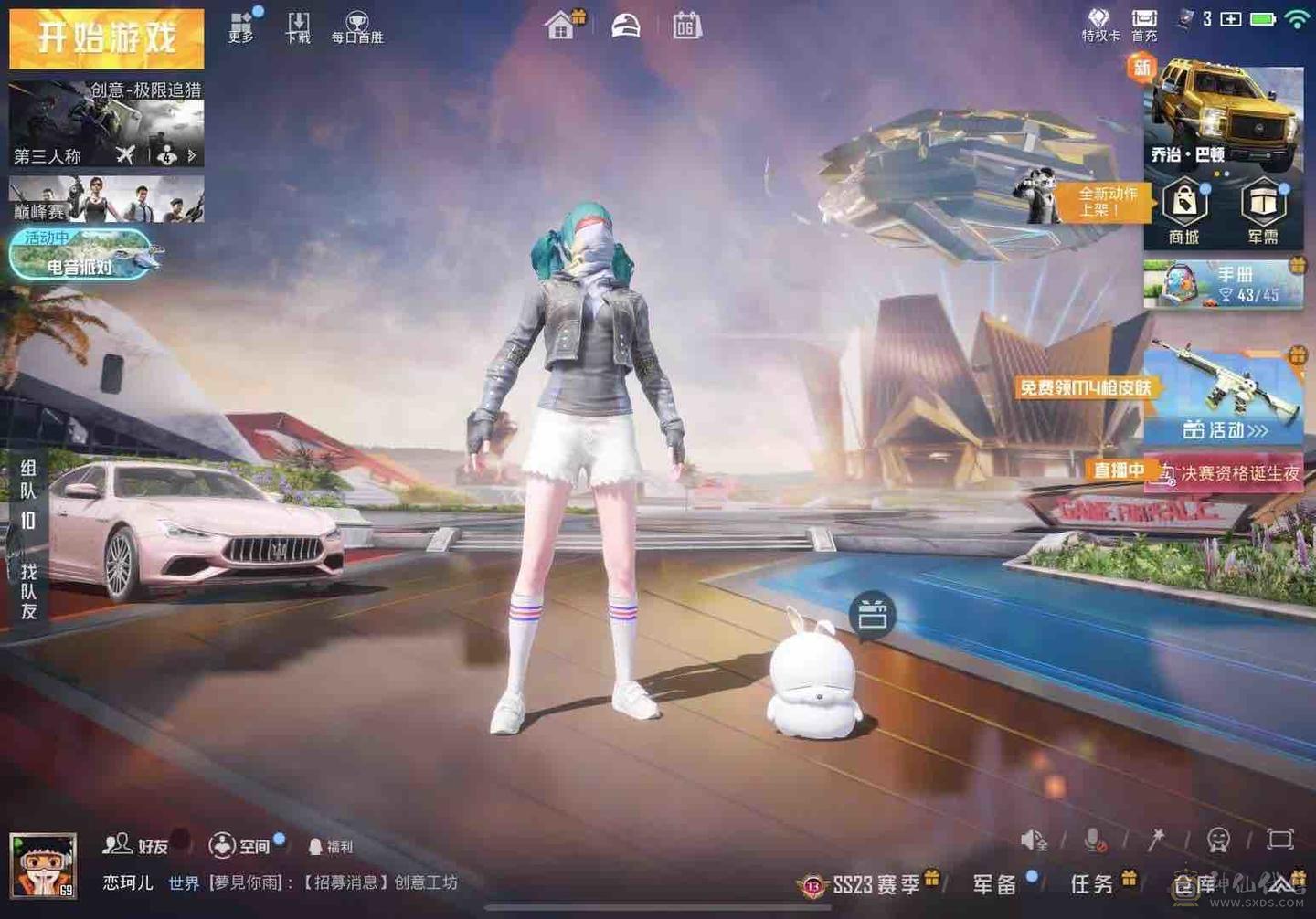Image resolution: width=1316 pixels, height=919 pixels.
Task: Open the 仓库 warehouse tab
Action: (1193, 883)
